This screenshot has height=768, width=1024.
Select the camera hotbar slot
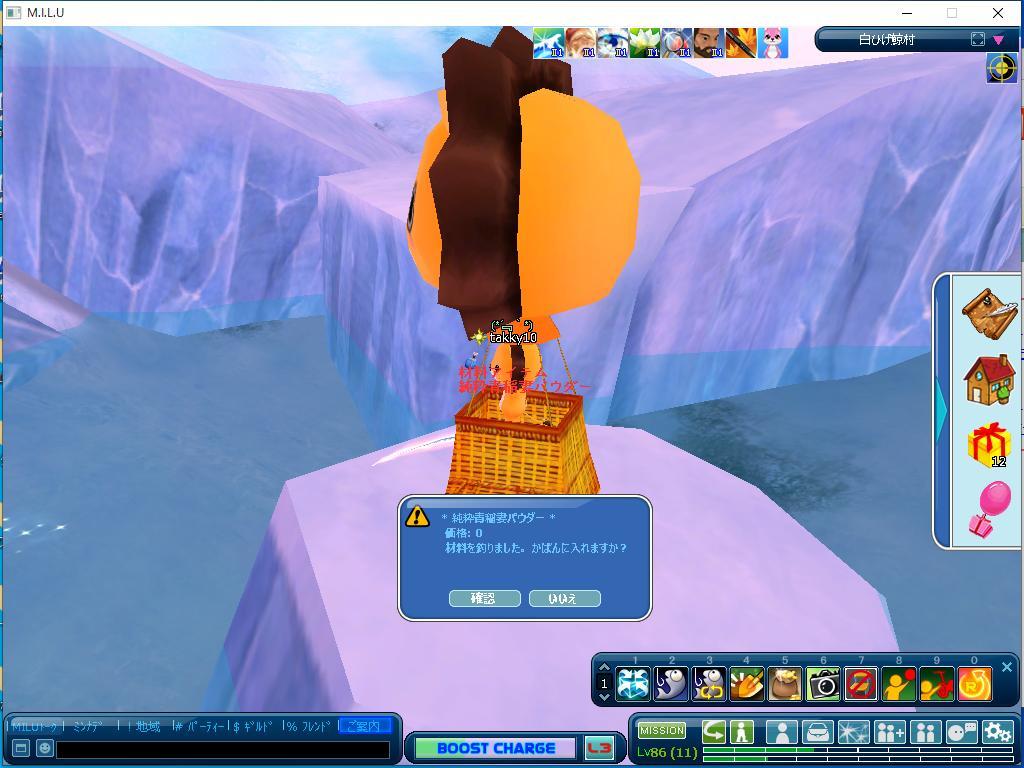[x=823, y=684]
